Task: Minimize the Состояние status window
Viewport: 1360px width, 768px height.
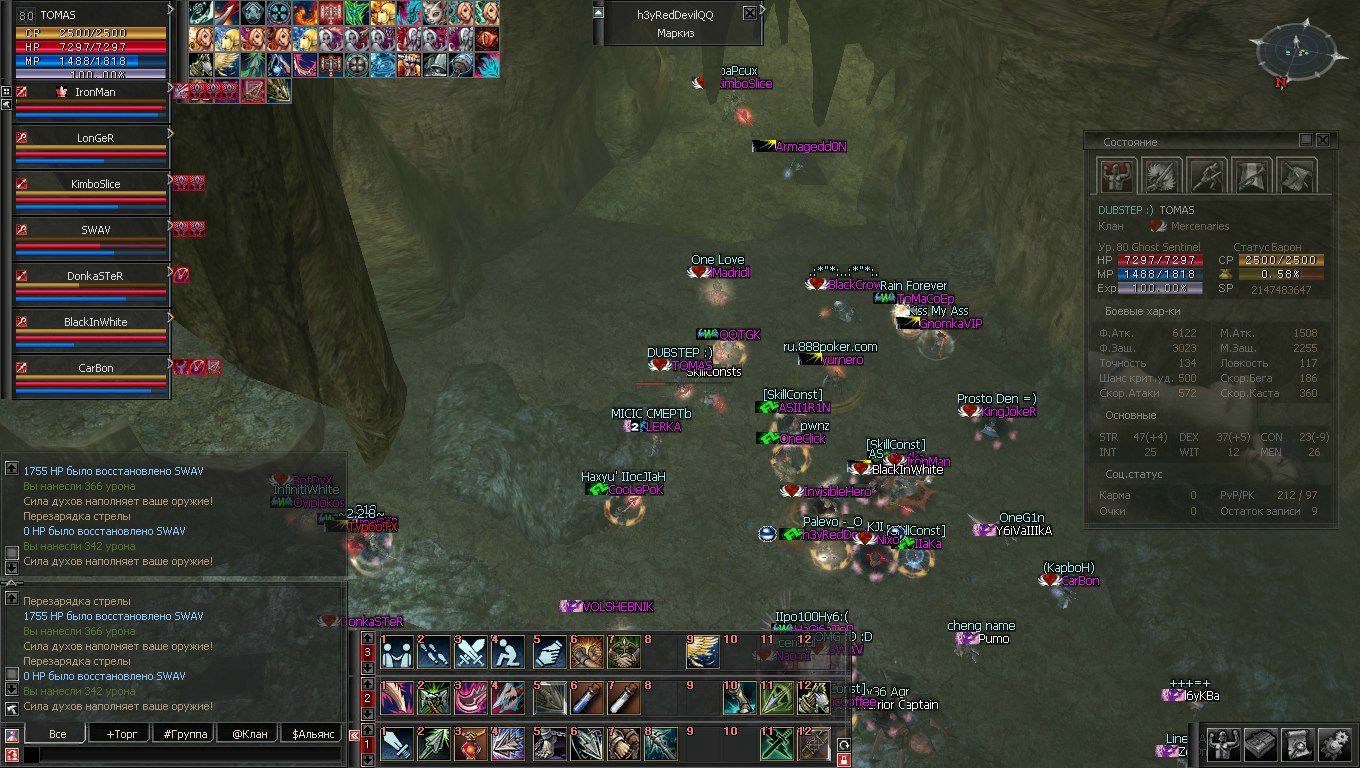Action: coord(1306,141)
